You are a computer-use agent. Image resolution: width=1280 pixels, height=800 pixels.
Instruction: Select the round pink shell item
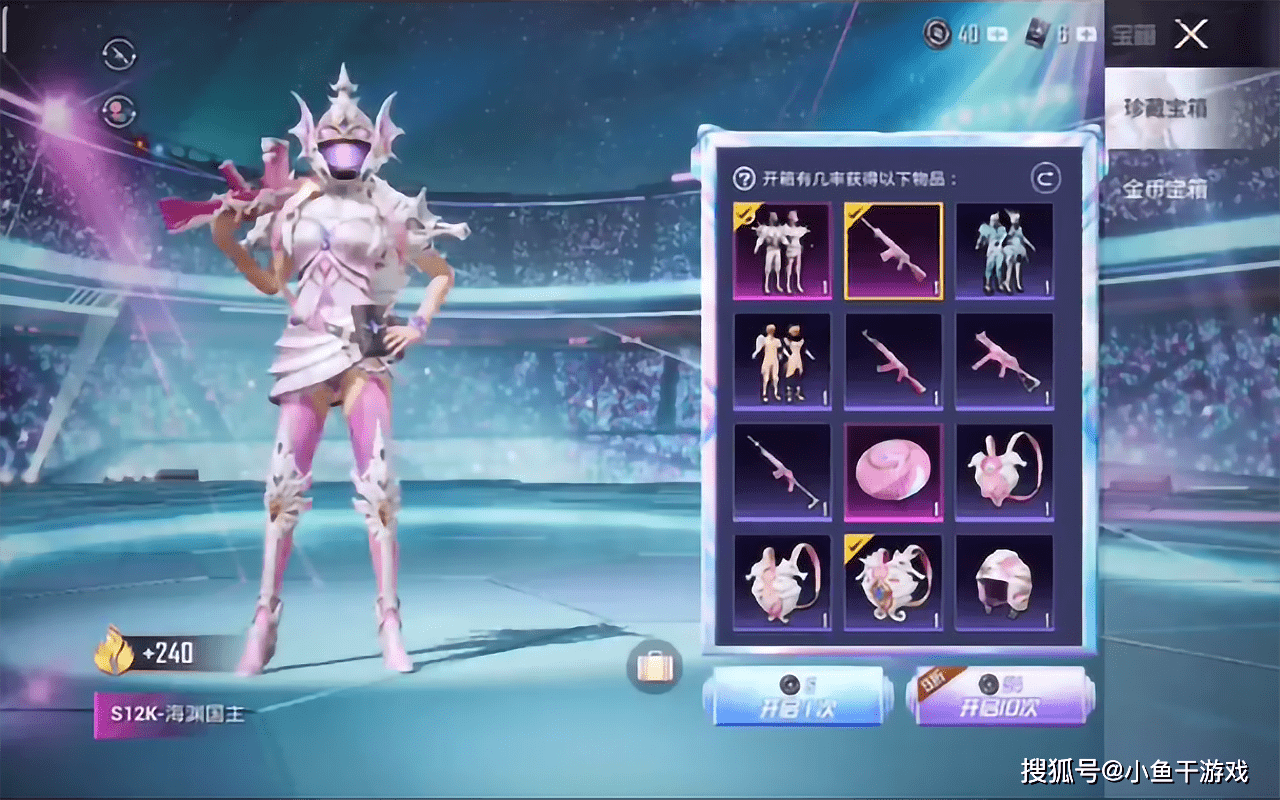(893, 472)
